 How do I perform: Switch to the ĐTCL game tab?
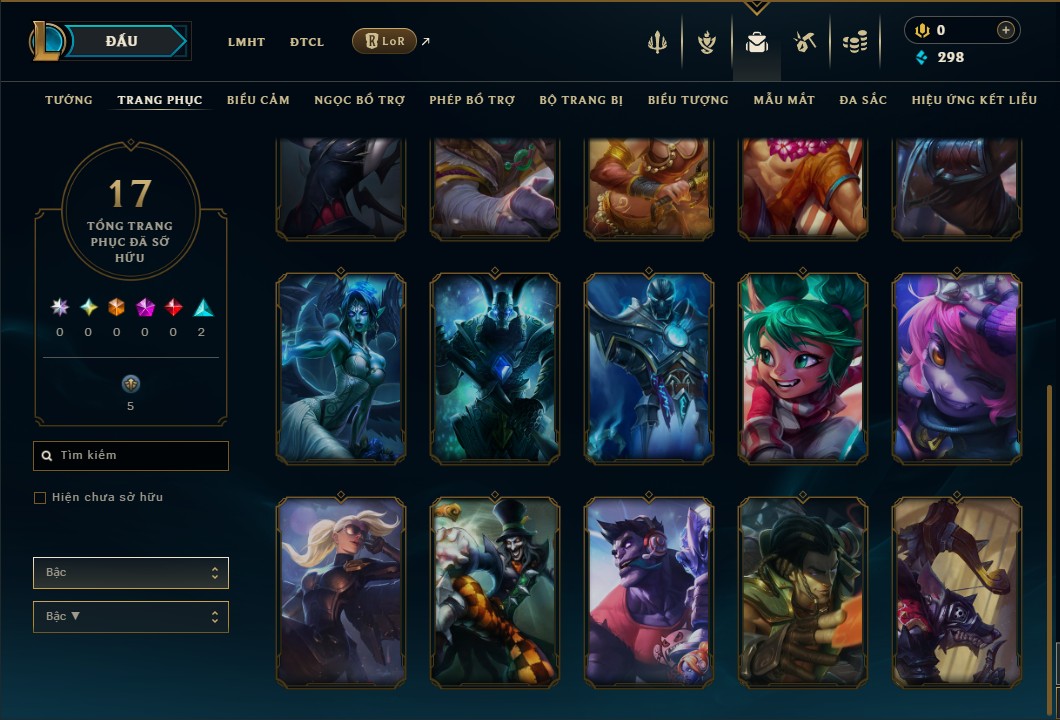[307, 42]
